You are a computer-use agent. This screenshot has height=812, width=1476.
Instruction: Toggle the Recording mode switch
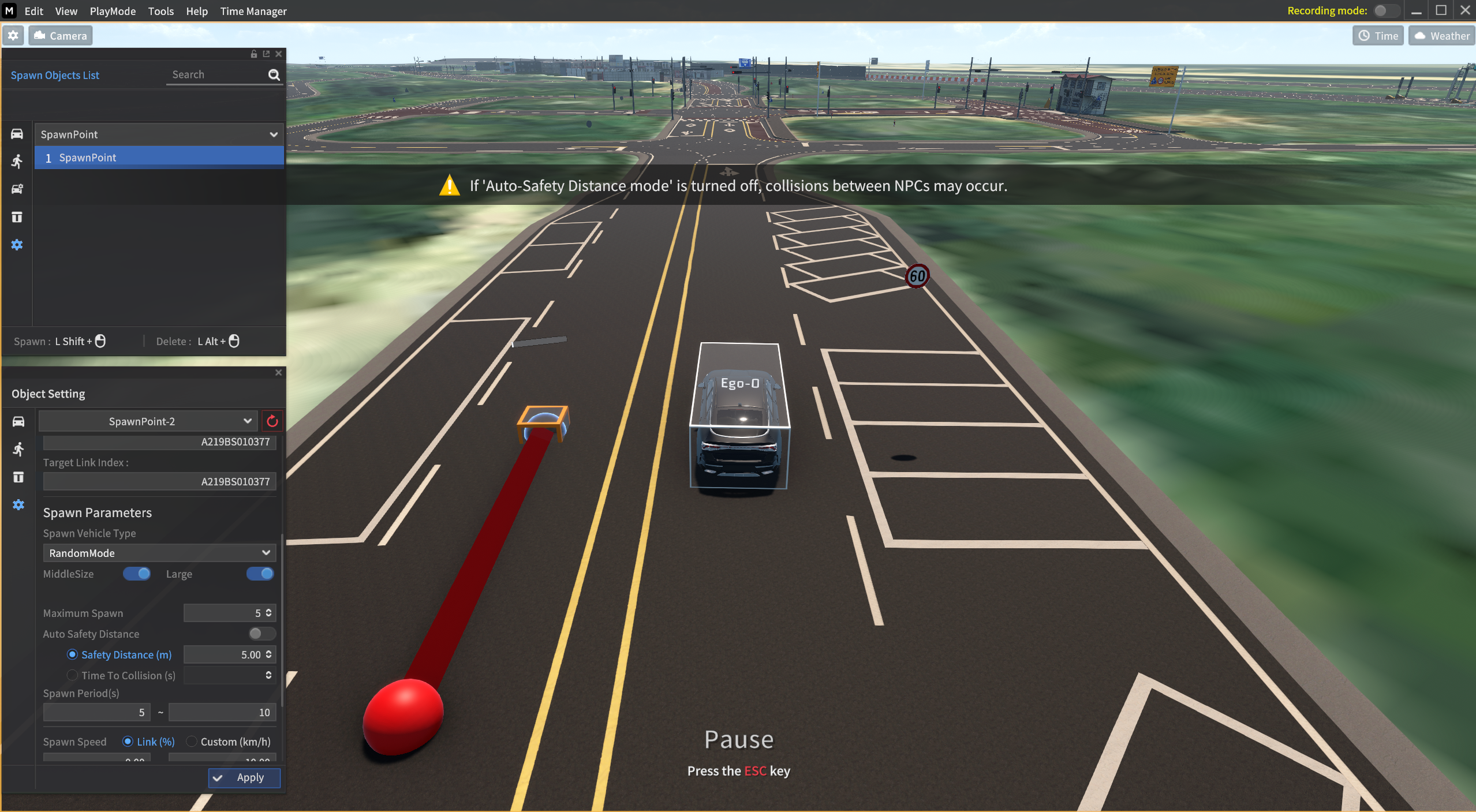click(x=1385, y=11)
